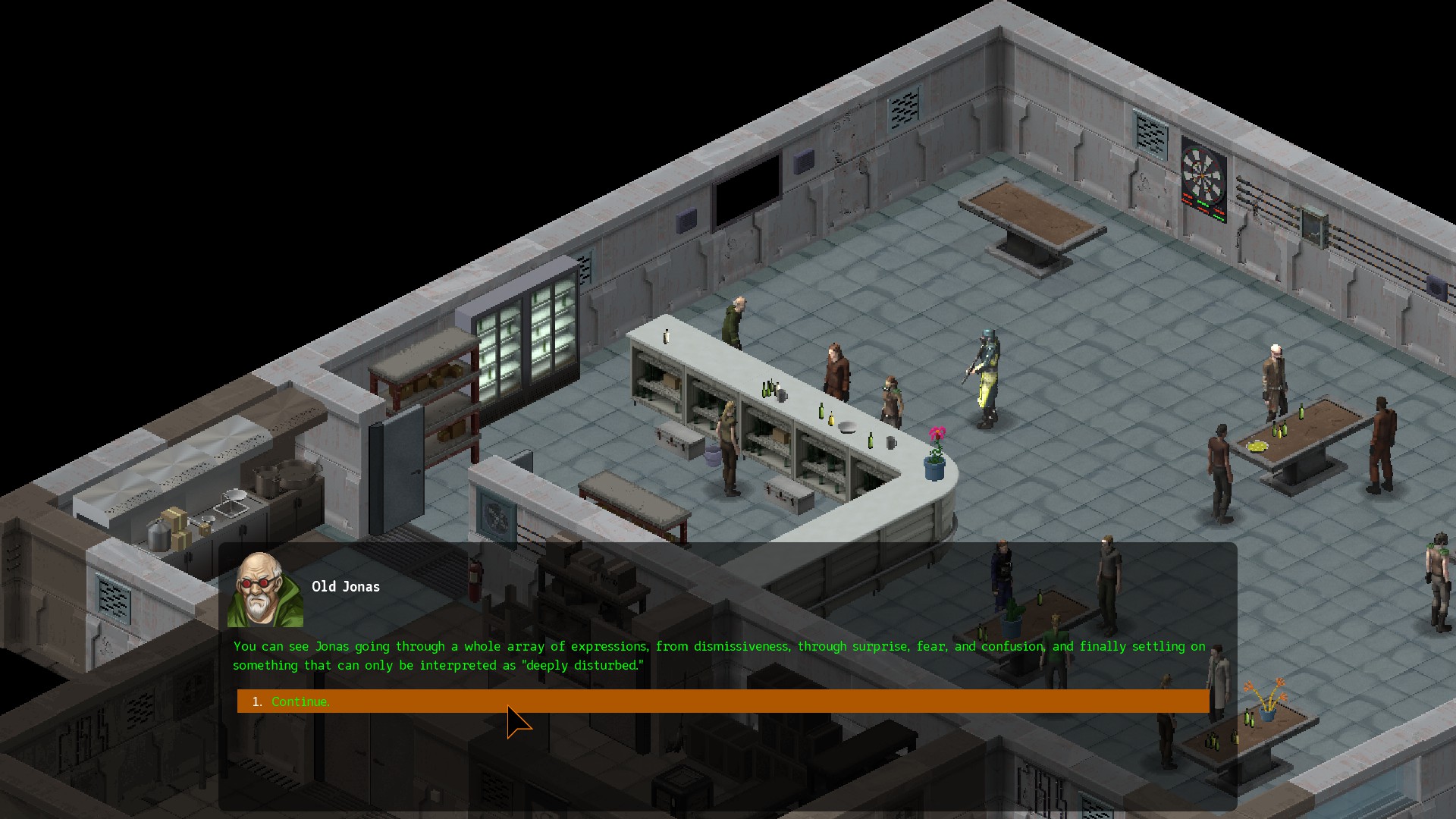Choose the "Continue." dialogue option
This screenshot has height=819, width=1456.
[x=300, y=701]
